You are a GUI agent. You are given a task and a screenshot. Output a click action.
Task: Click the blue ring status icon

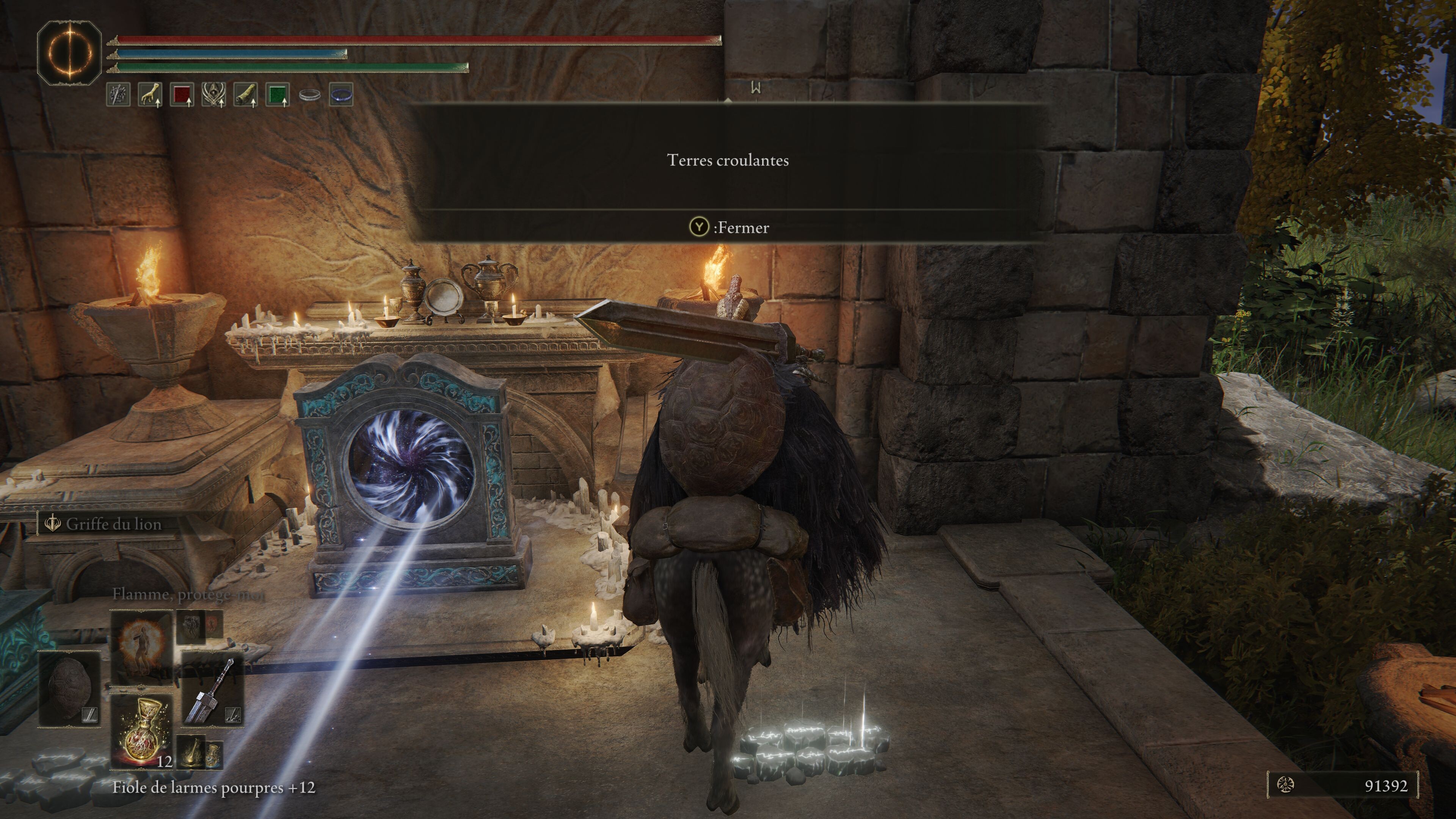[x=341, y=94]
